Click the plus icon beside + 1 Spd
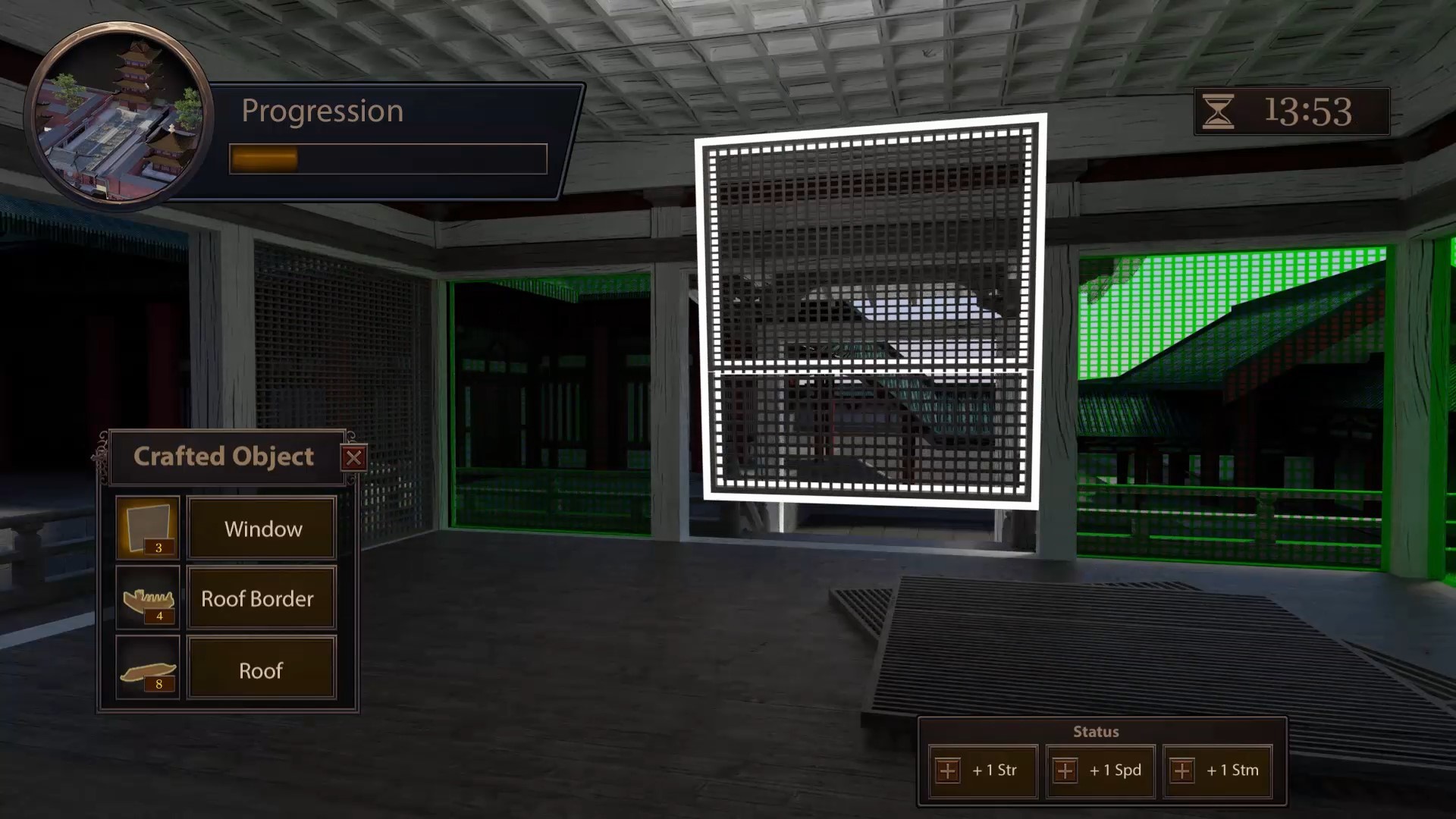The width and height of the screenshot is (1456, 819). (1064, 770)
